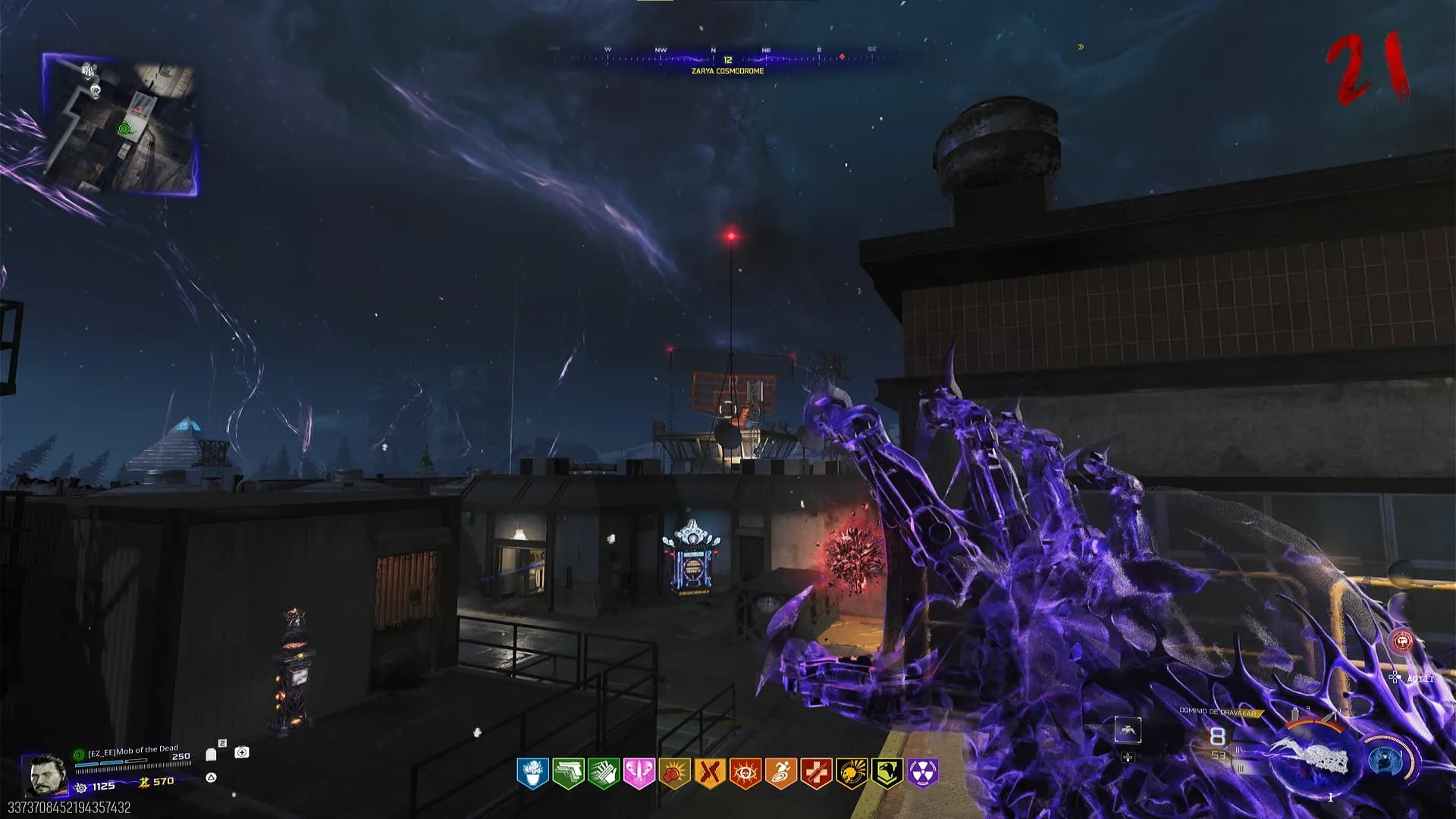The image size is (1456, 819).
Task: Click the crossed-pistols Wisp Tea perk icon
Action: pyautogui.click(x=710, y=773)
